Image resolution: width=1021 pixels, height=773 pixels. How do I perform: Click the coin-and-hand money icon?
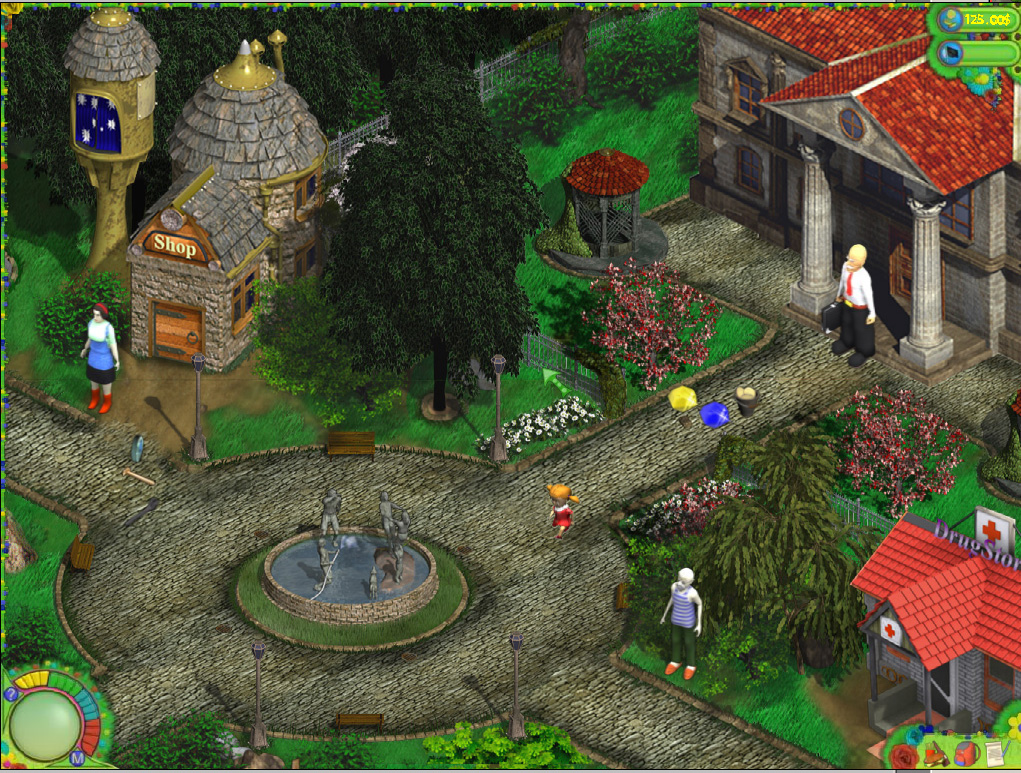tap(950, 20)
